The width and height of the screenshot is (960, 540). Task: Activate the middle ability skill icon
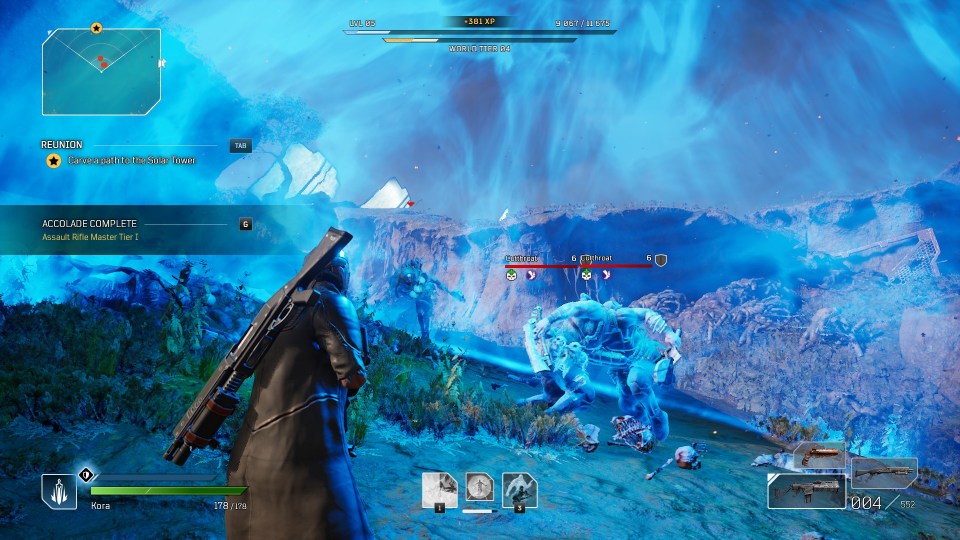[x=480, y=488]
